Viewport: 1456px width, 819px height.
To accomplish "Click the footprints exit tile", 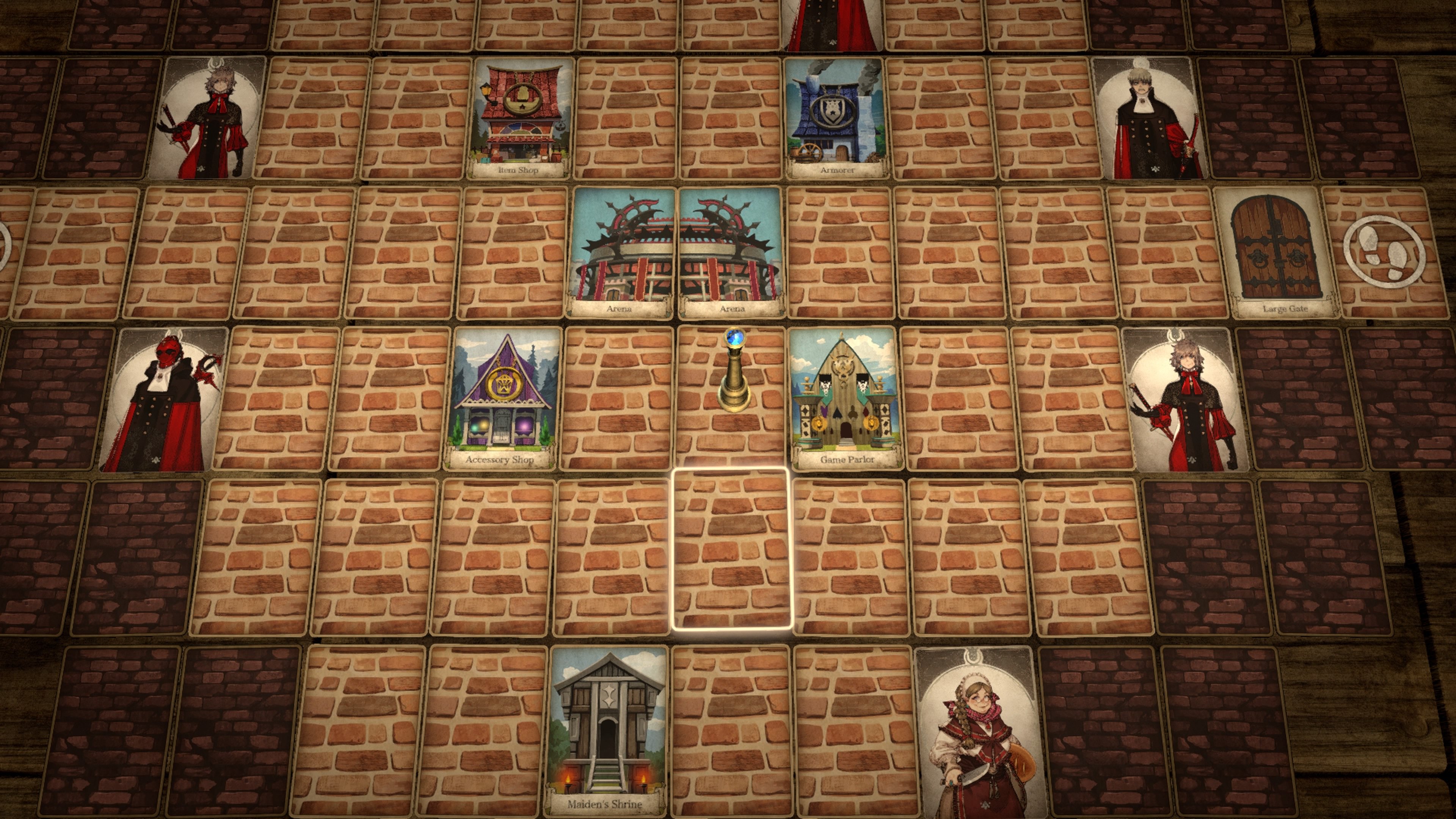I will [1384, 253].
